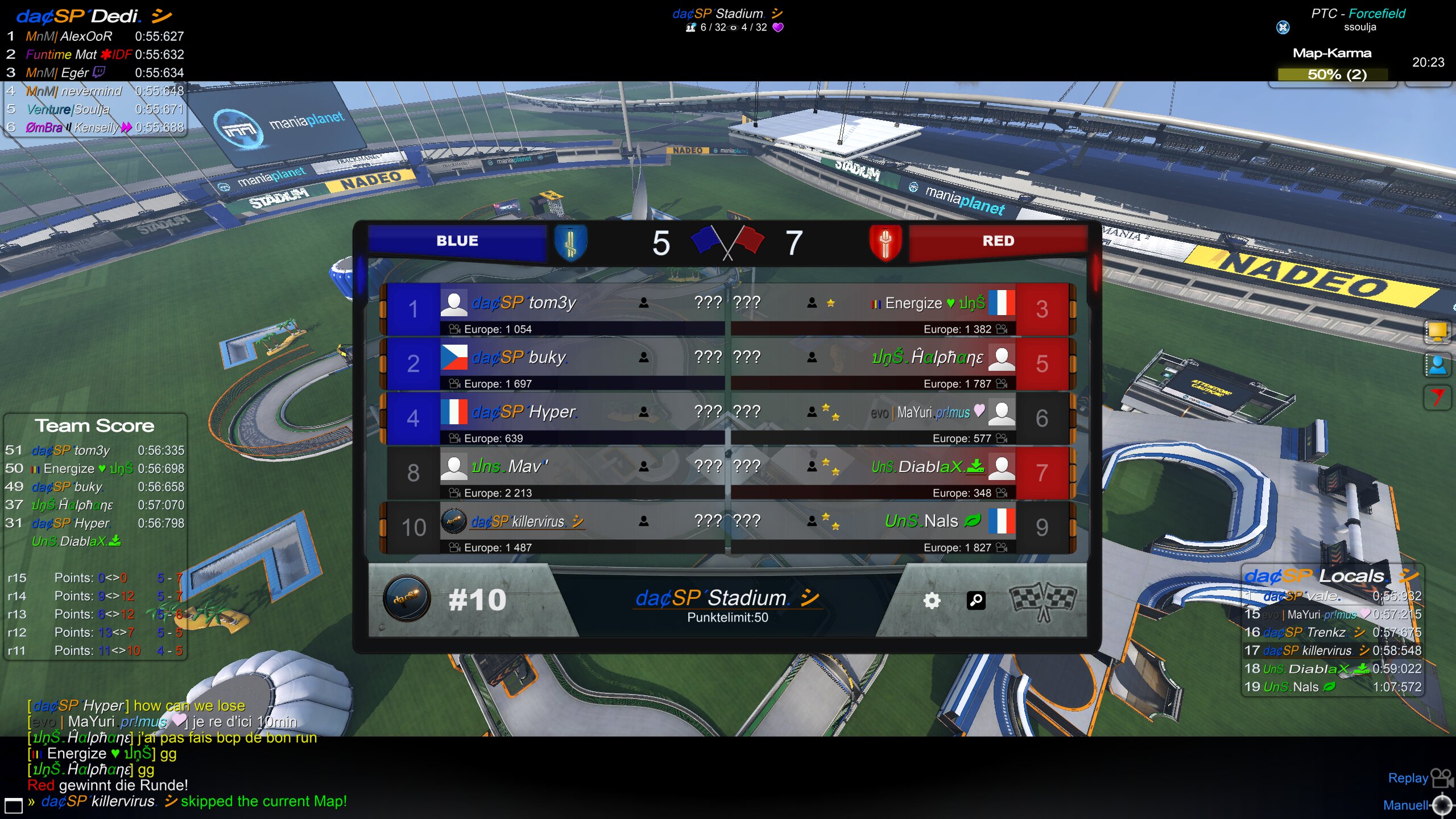Select the checkered flags icon
The height and width of the screenshot is (819, 1456).
pos(1042,601)
